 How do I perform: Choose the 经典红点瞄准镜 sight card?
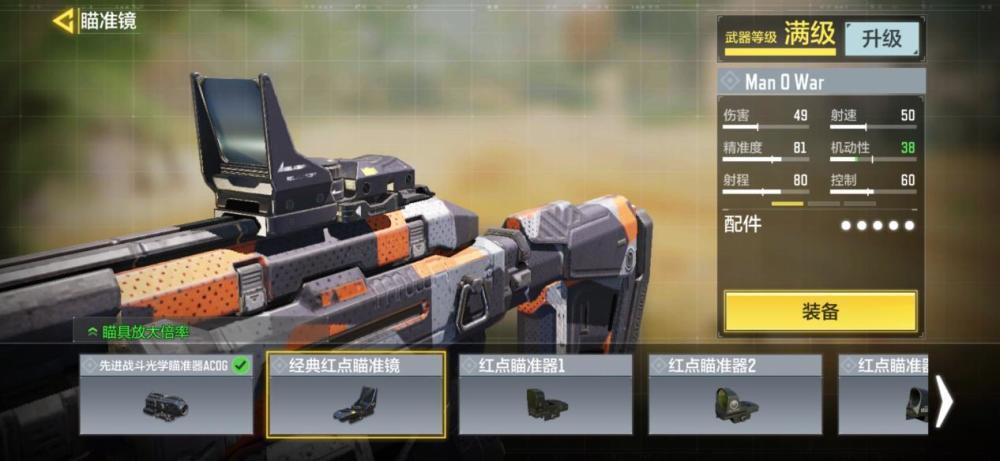point(356,395)
